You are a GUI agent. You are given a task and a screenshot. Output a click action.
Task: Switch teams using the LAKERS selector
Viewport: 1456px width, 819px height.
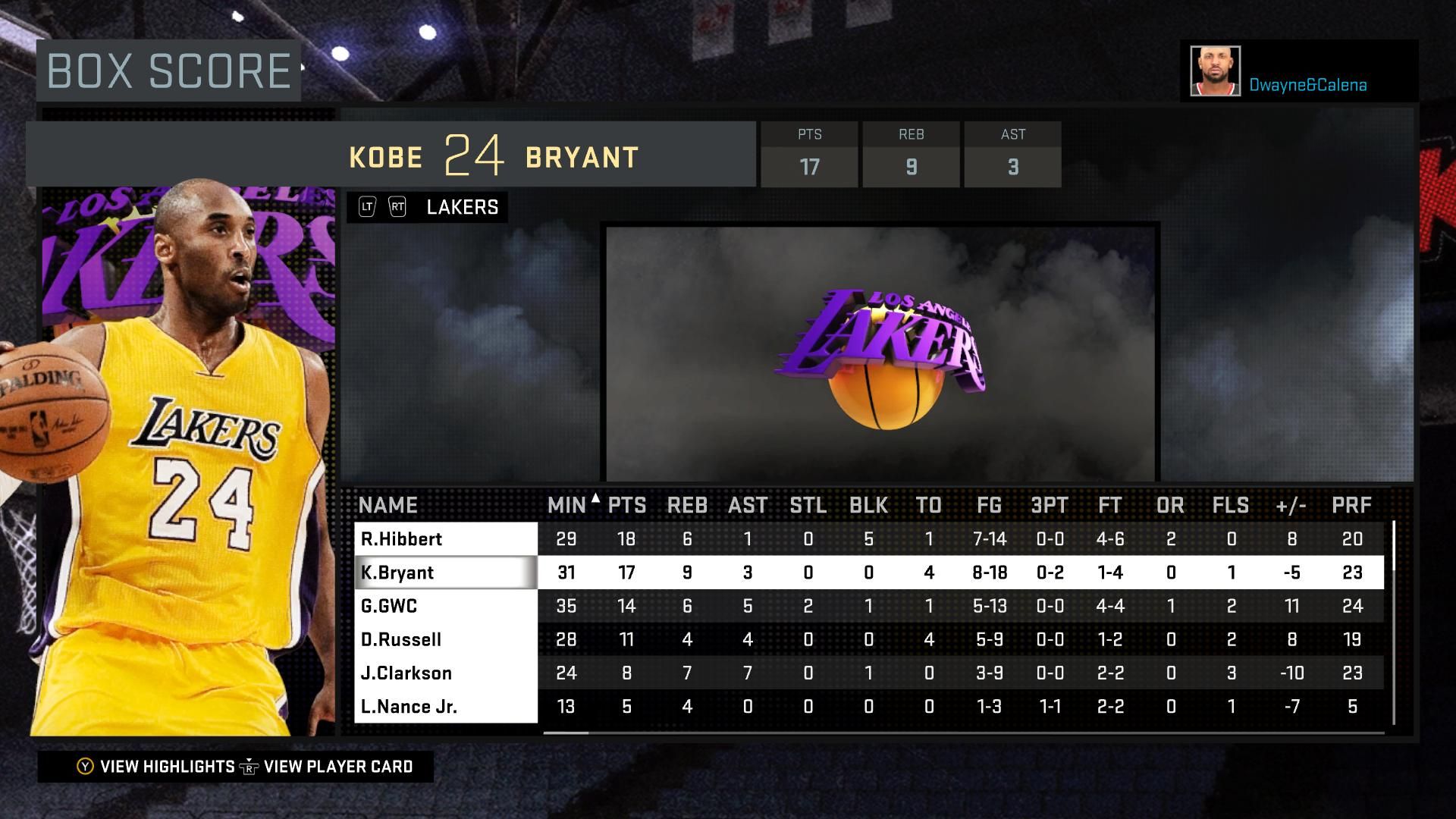click(427, 207)
